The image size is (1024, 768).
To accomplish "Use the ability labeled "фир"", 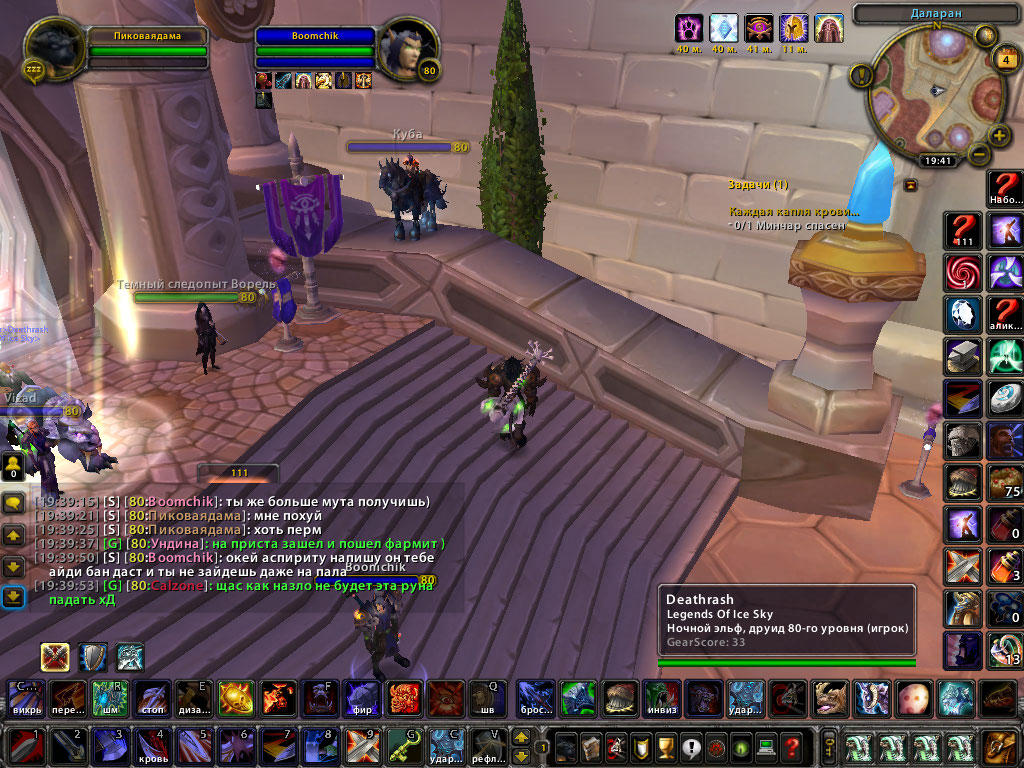I will pyautogui.click(x=360, y=697).
